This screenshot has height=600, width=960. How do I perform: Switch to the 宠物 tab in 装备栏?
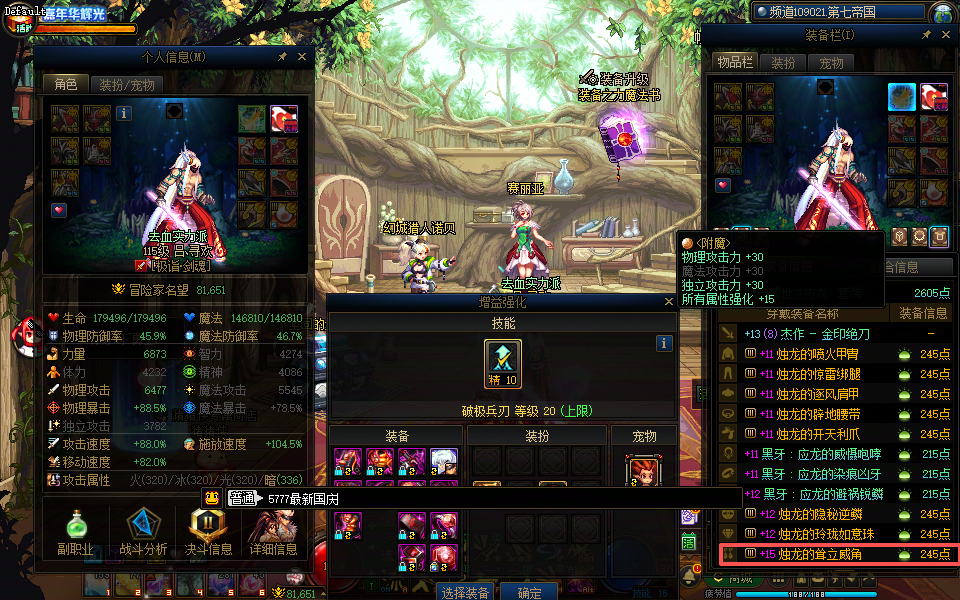[x=831, y=63]
